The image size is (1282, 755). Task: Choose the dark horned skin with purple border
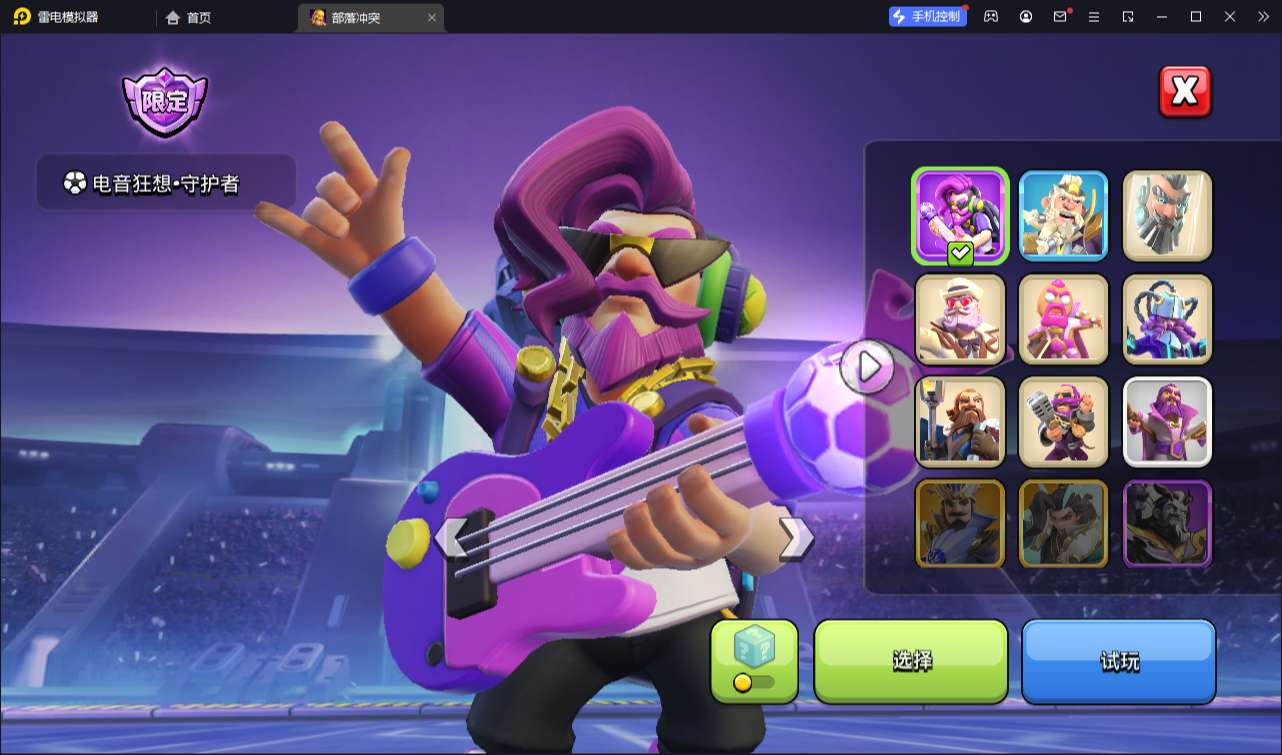1167,523
